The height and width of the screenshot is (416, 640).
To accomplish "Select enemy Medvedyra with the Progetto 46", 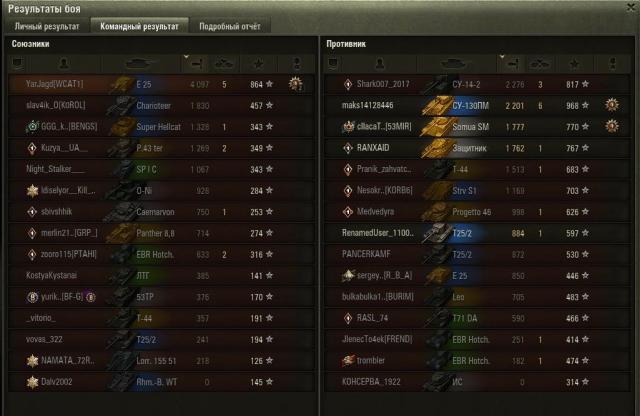I will click(x=381, y=211).
